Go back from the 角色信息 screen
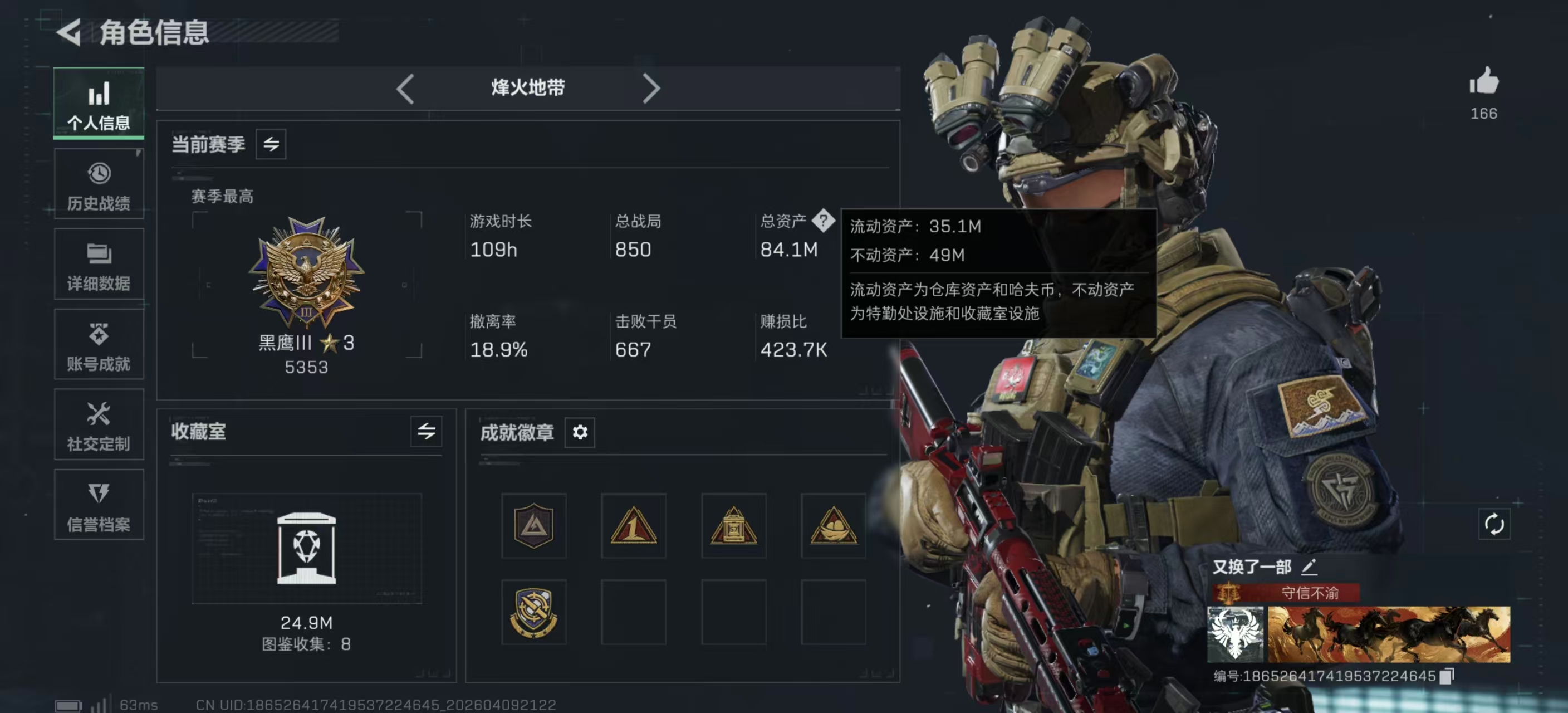1568x713 pixels. (x=70, y=32)
